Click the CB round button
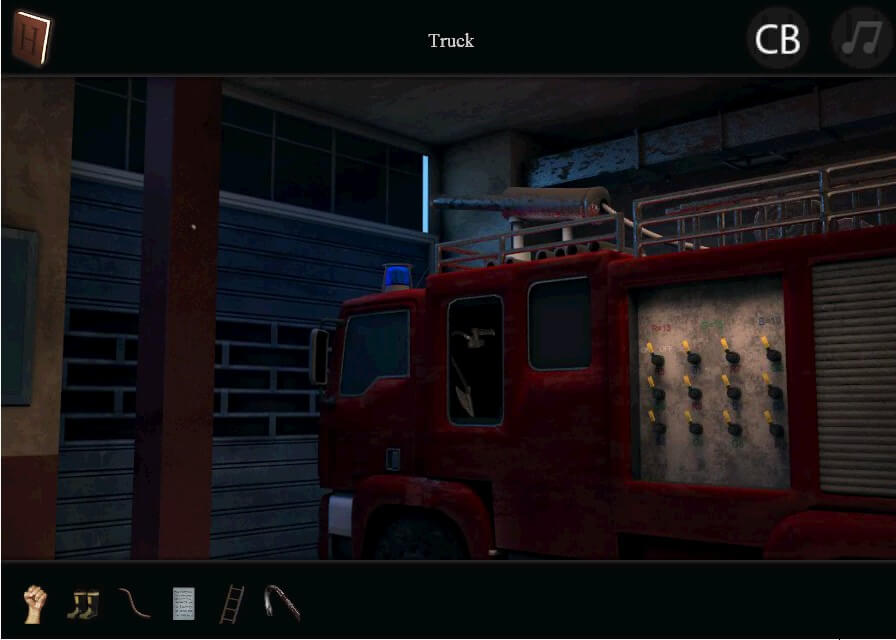The height and width of the screenshot is (640, 896). tap(777, 40)
